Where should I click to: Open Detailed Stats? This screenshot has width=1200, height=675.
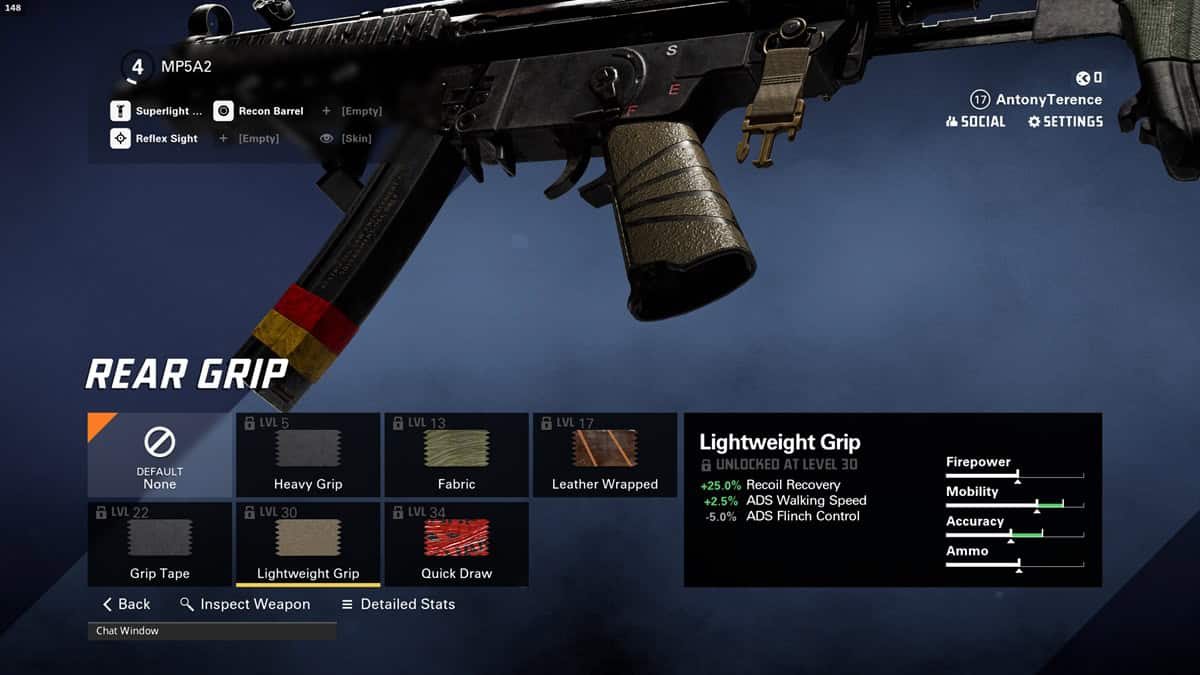398,604
